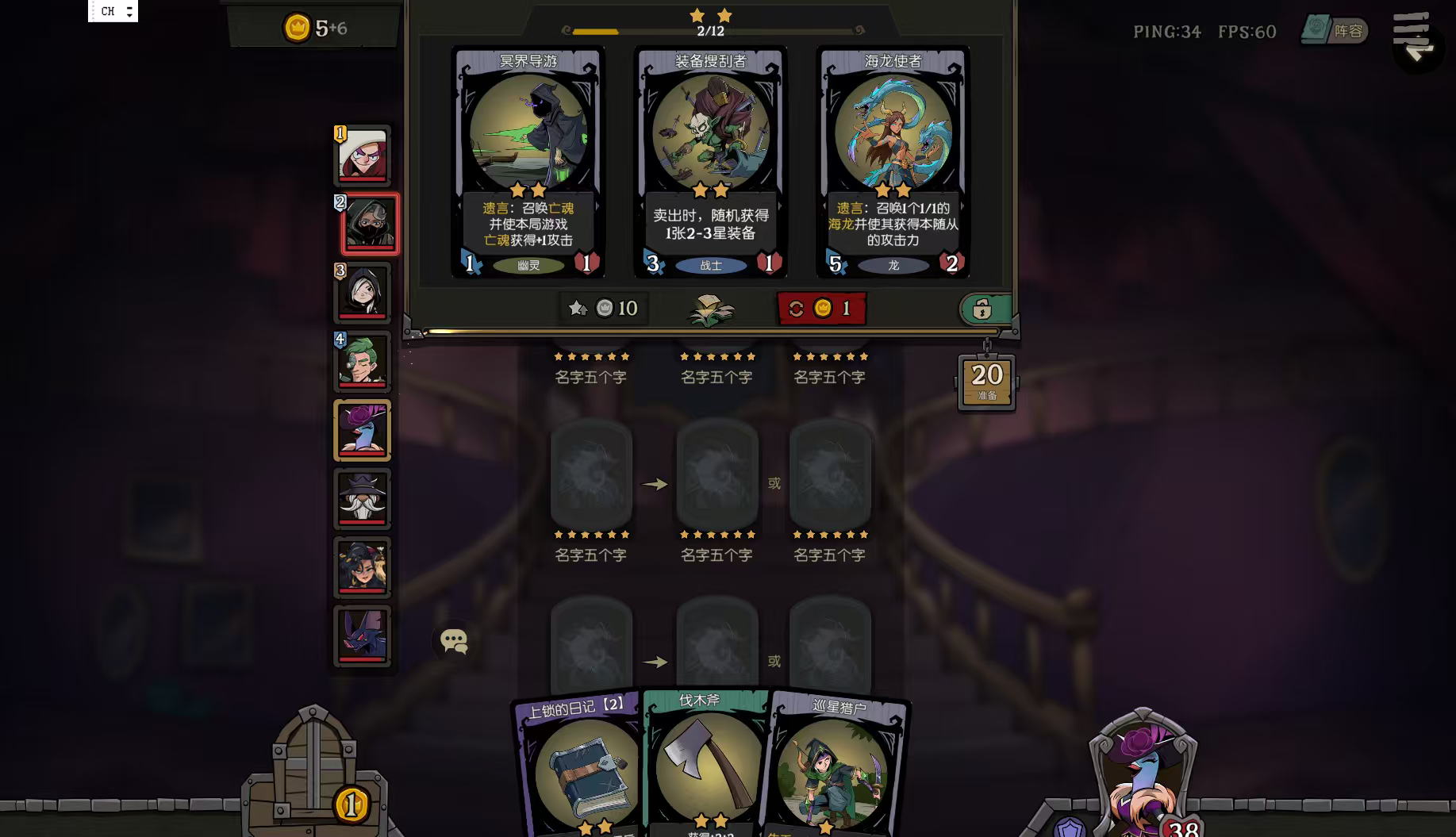Click the stepper arrows beside CH
Screen dimensions: 1456x837
point(128,11)
